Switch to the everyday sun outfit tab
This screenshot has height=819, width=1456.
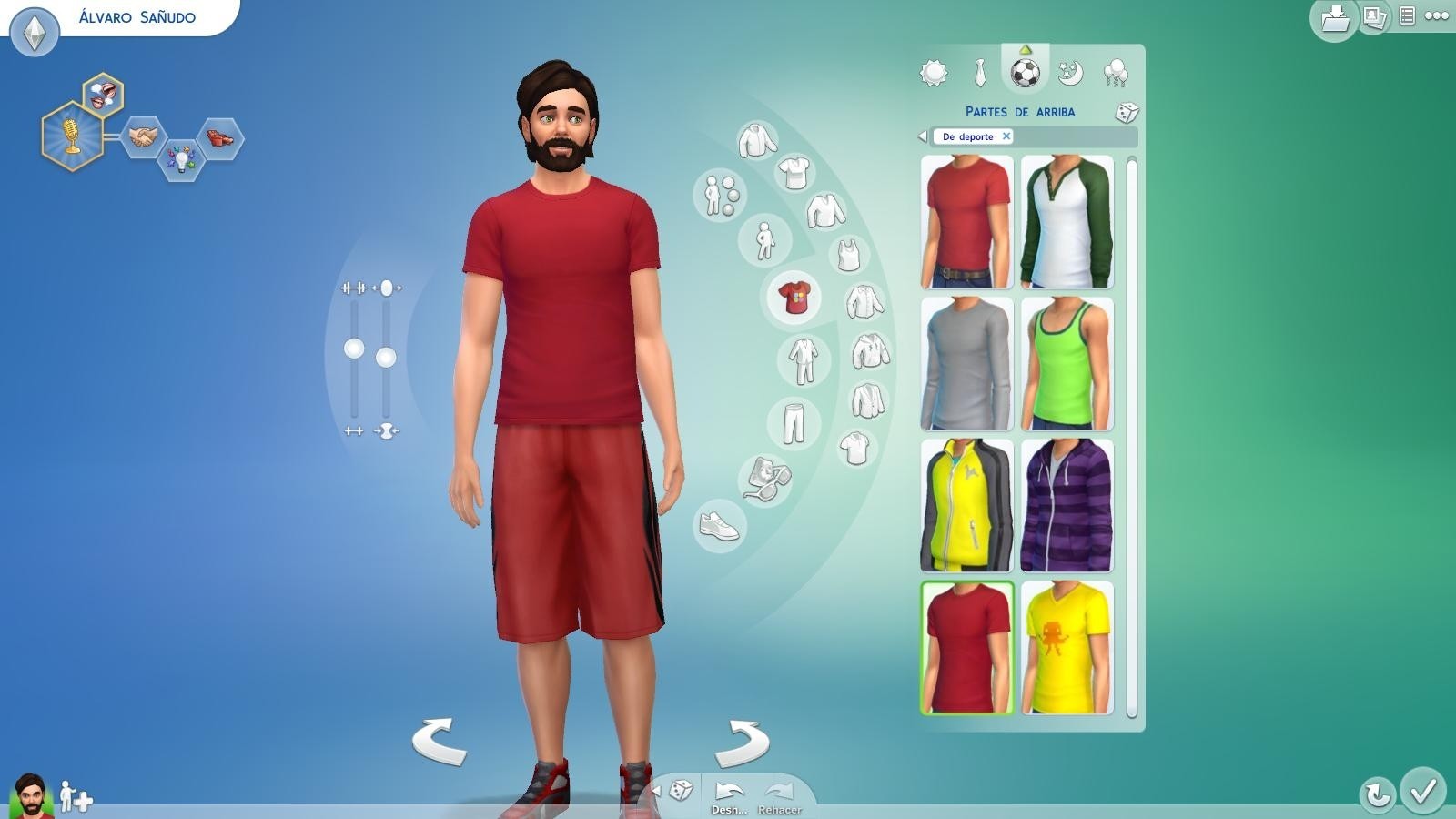point(933,71)
